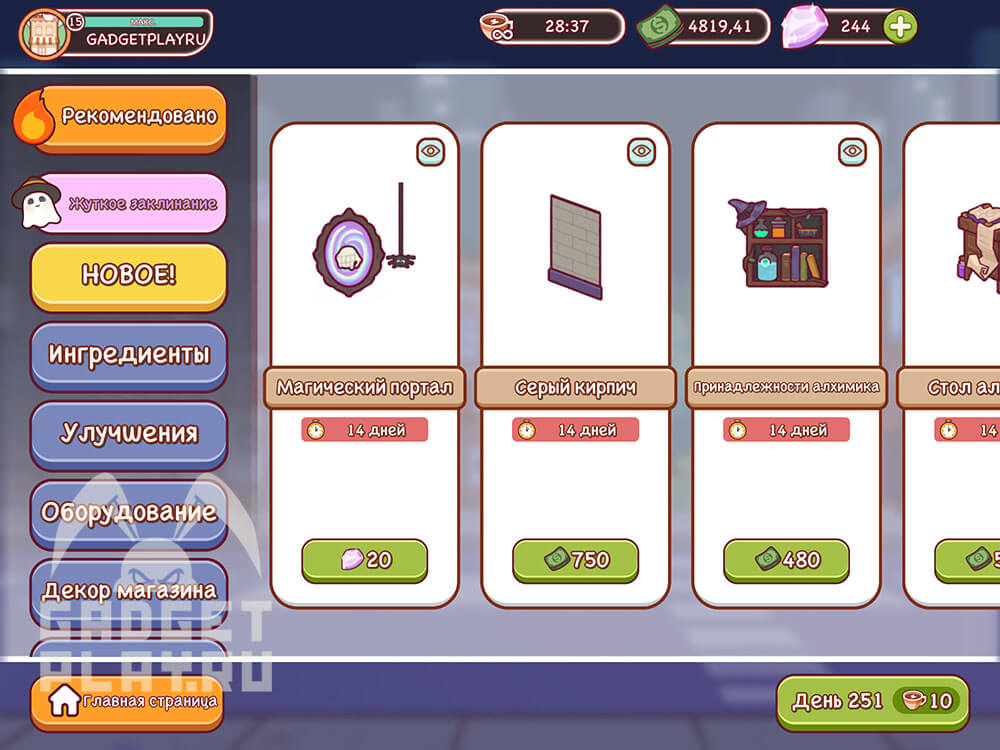Open the Ингредиенты category
1000x750 pixels.
point(128,354)
